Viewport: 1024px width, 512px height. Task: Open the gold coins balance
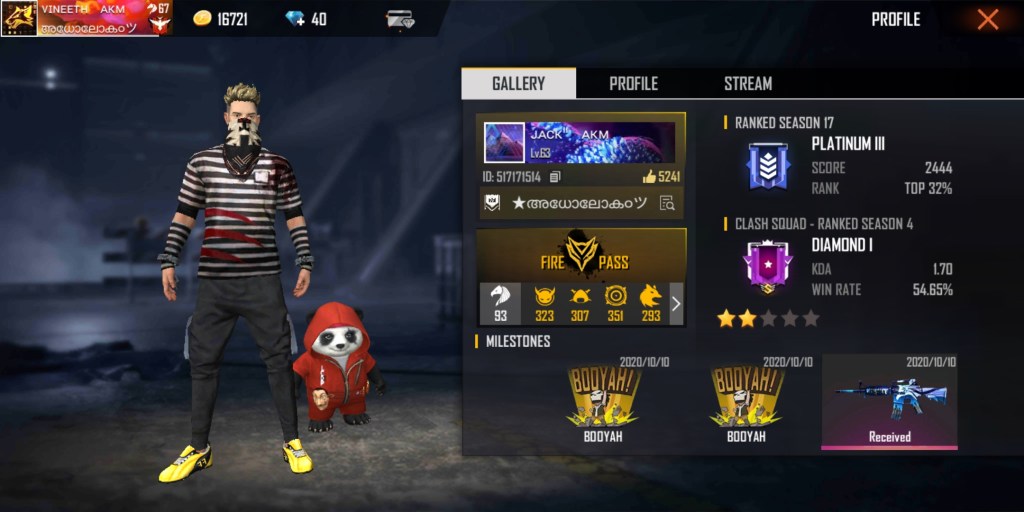[220, 19]
